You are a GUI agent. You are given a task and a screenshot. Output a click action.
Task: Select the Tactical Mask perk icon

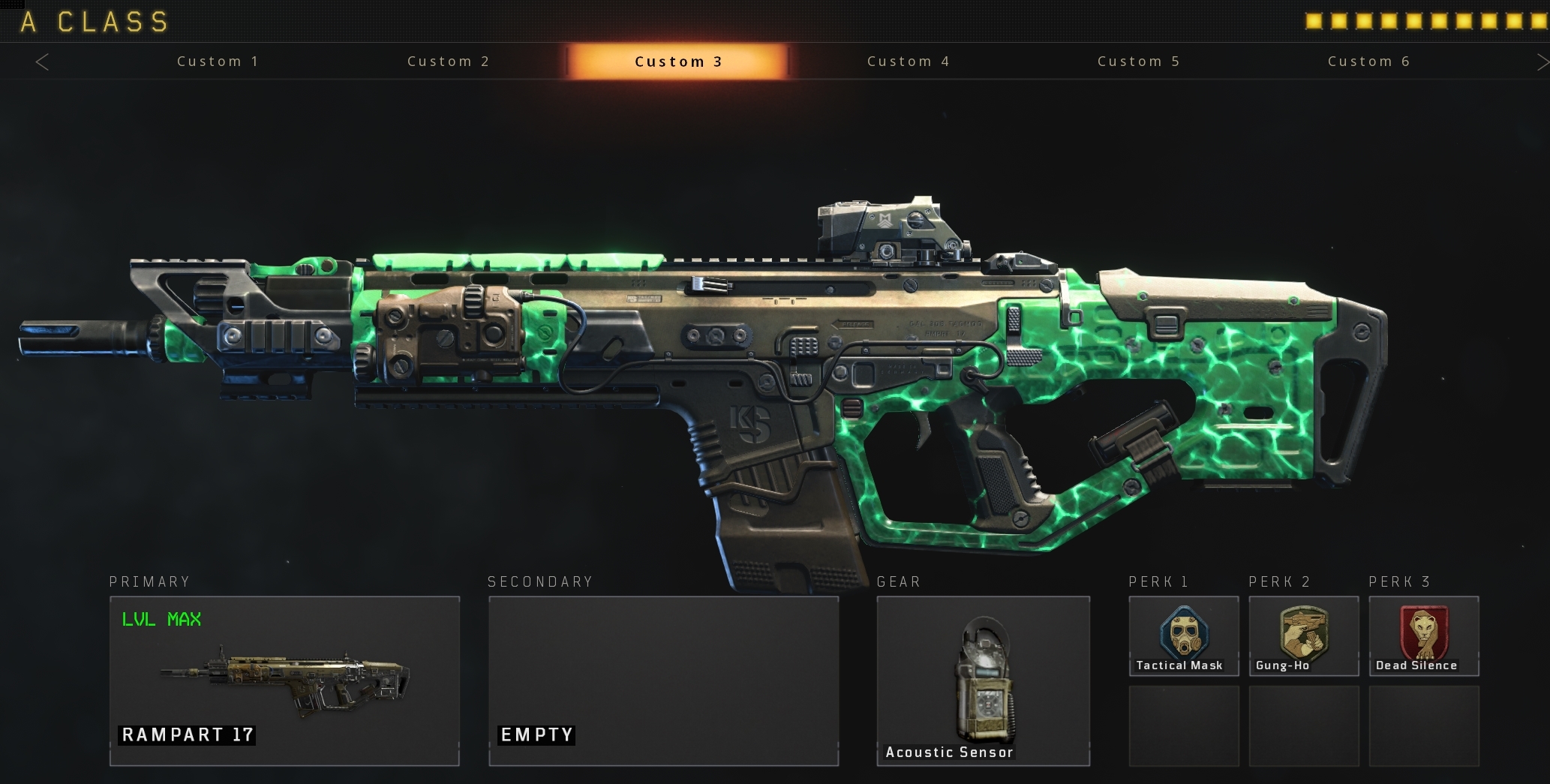(x=1183, y=634)
